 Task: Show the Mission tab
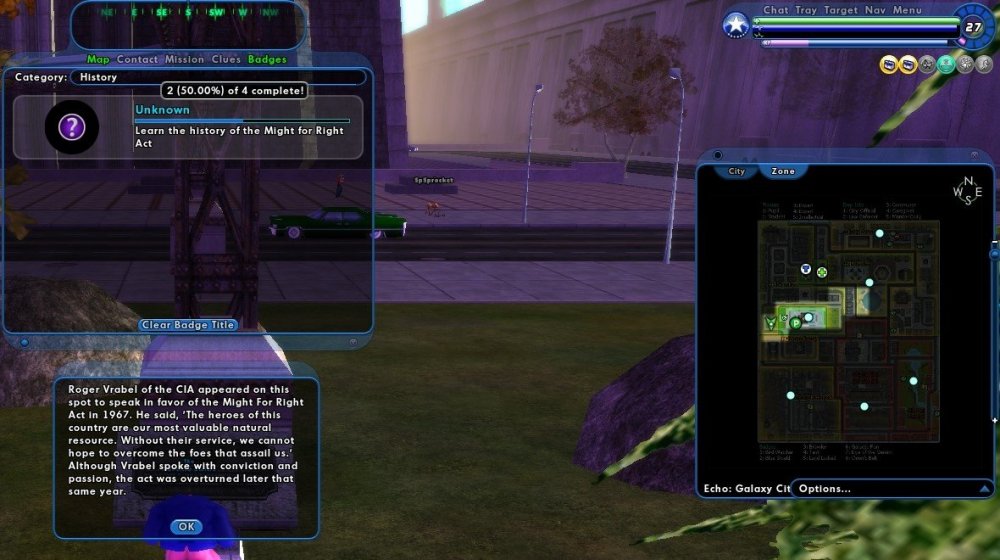click(x=184, y=59)
